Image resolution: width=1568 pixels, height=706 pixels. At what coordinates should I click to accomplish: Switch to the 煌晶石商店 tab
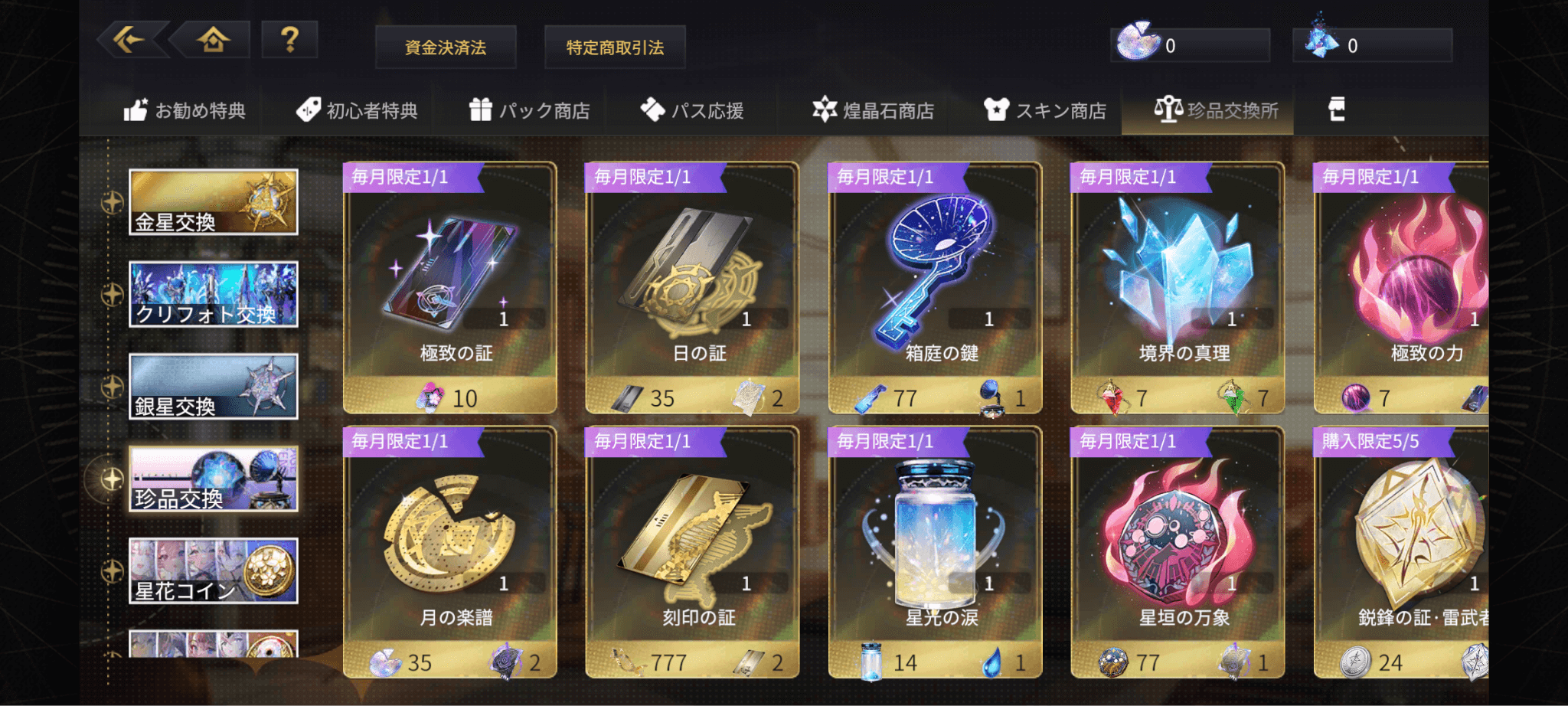click(873, 111)
